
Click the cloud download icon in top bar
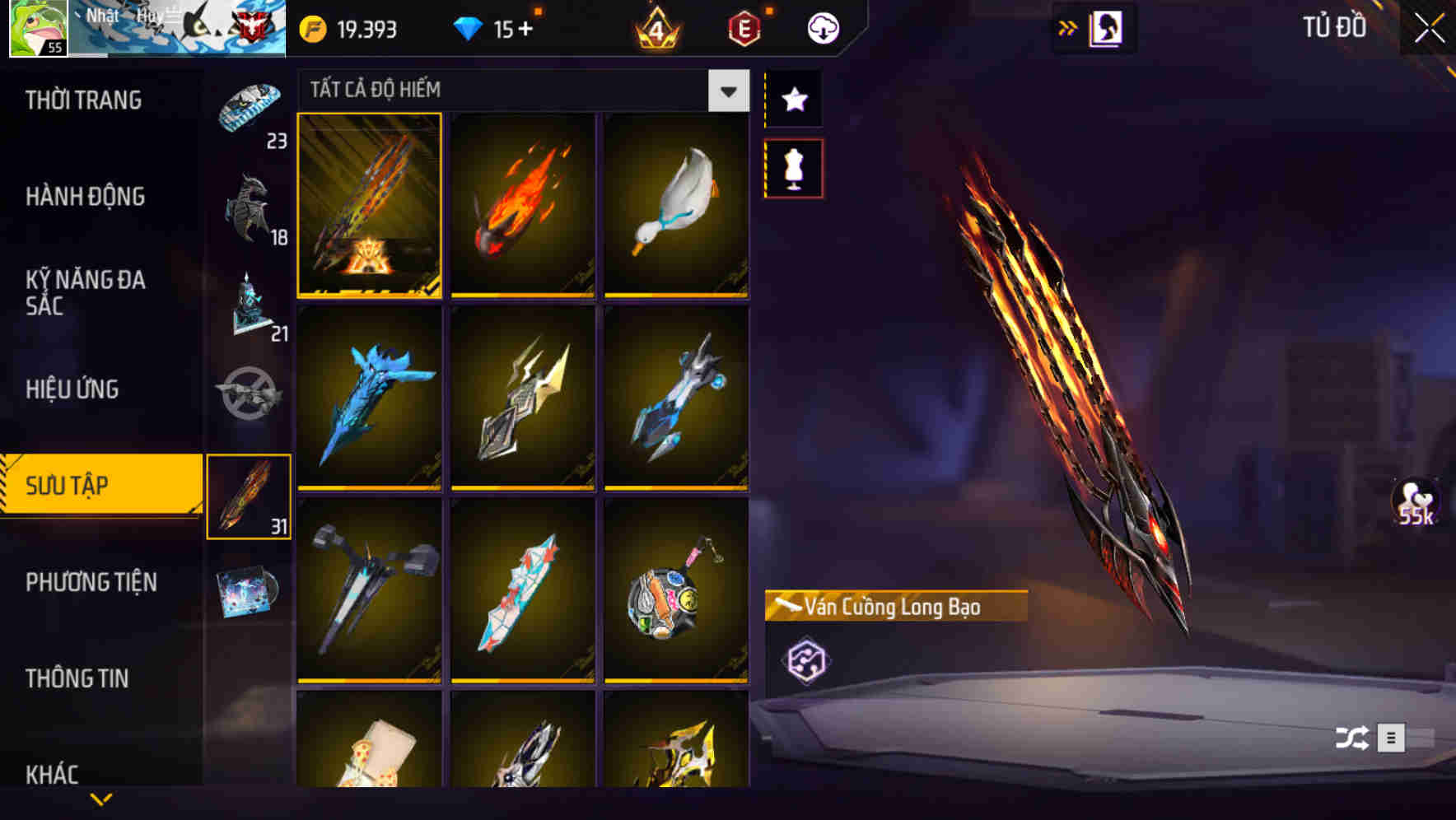[x=821, y=27]
